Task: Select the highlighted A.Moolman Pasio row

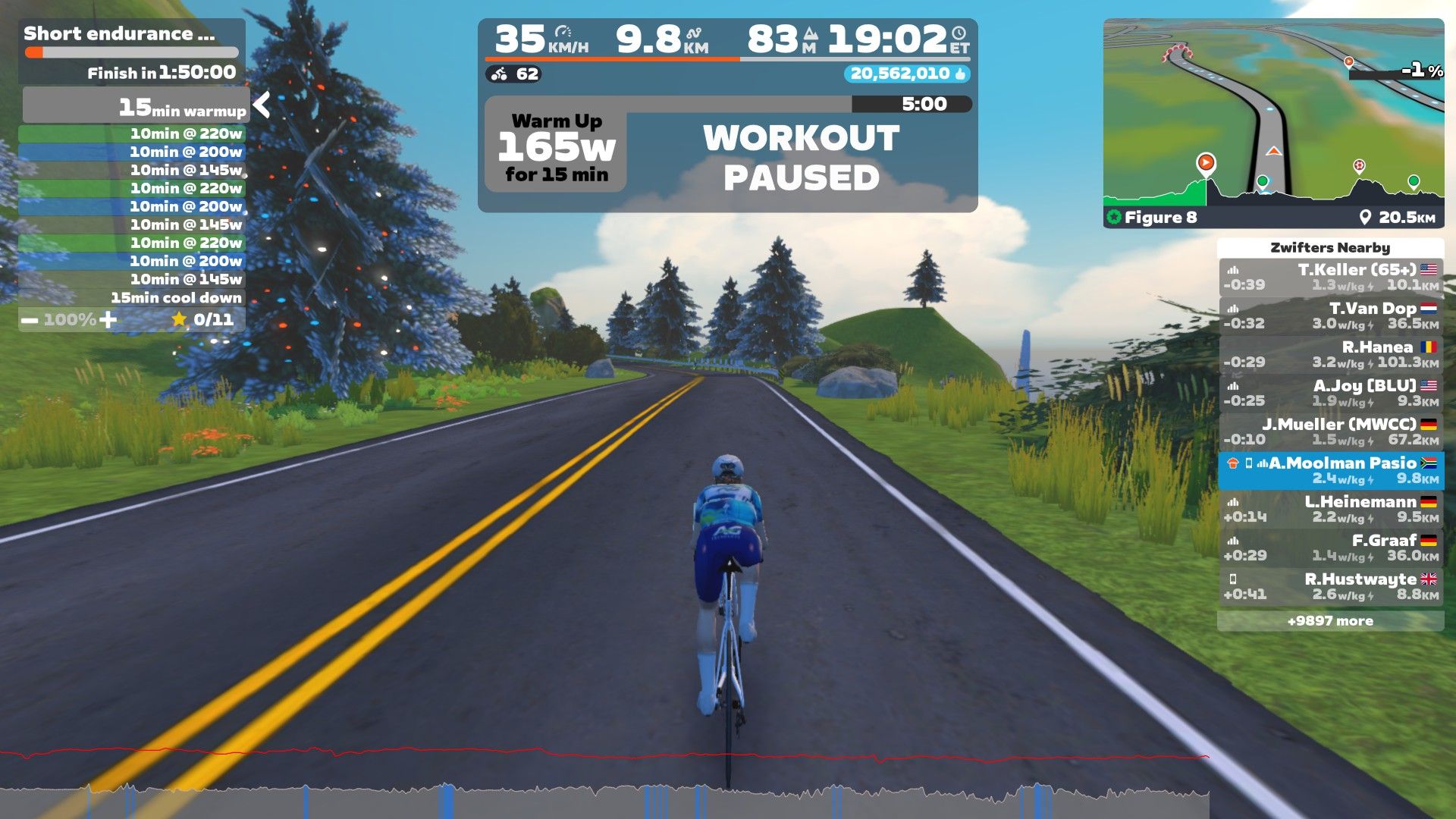Action: (x=1330, y=471)
